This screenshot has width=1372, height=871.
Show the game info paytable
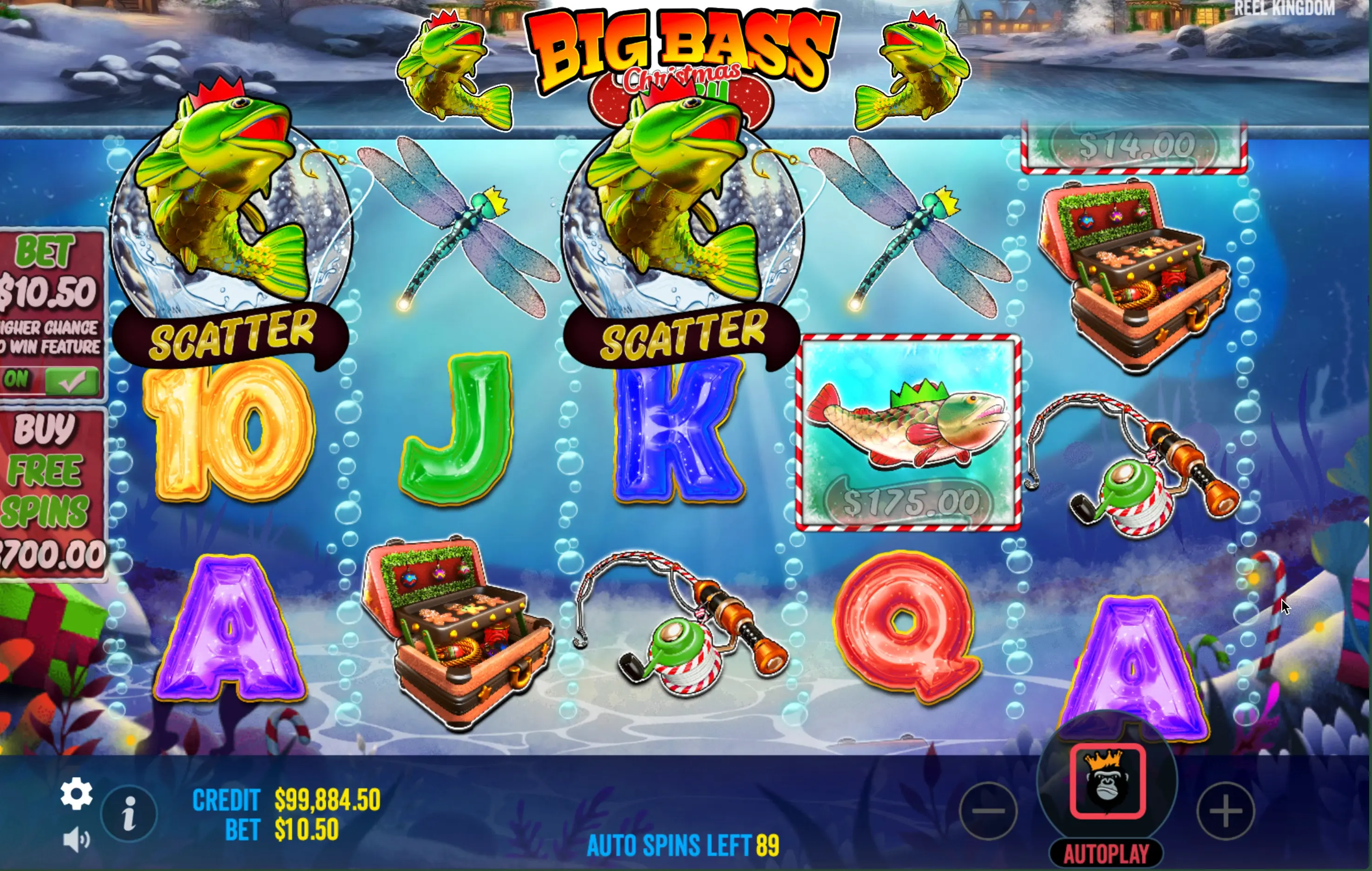(129, 813)
